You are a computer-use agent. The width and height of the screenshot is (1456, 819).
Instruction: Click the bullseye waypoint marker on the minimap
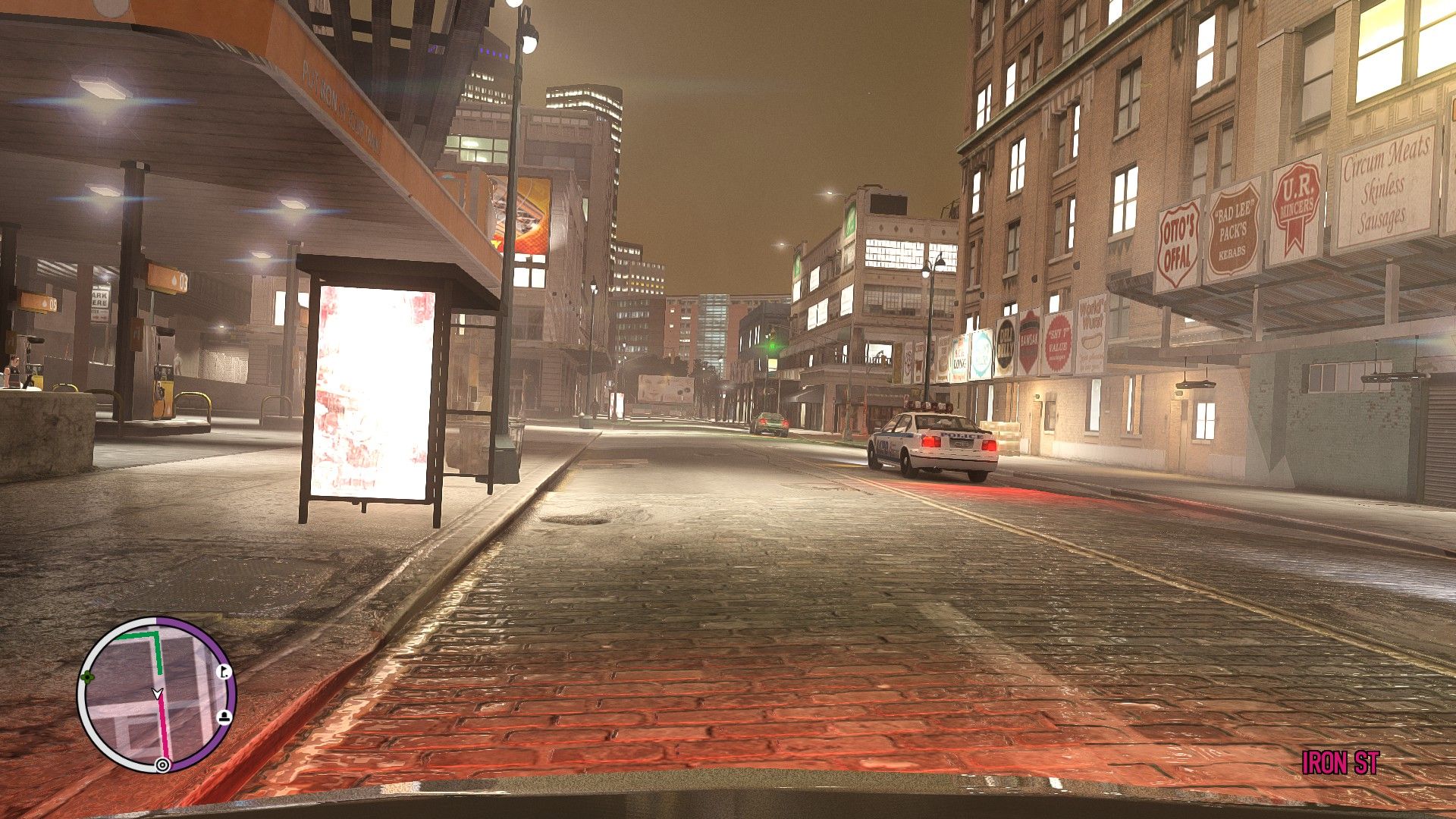162,764
